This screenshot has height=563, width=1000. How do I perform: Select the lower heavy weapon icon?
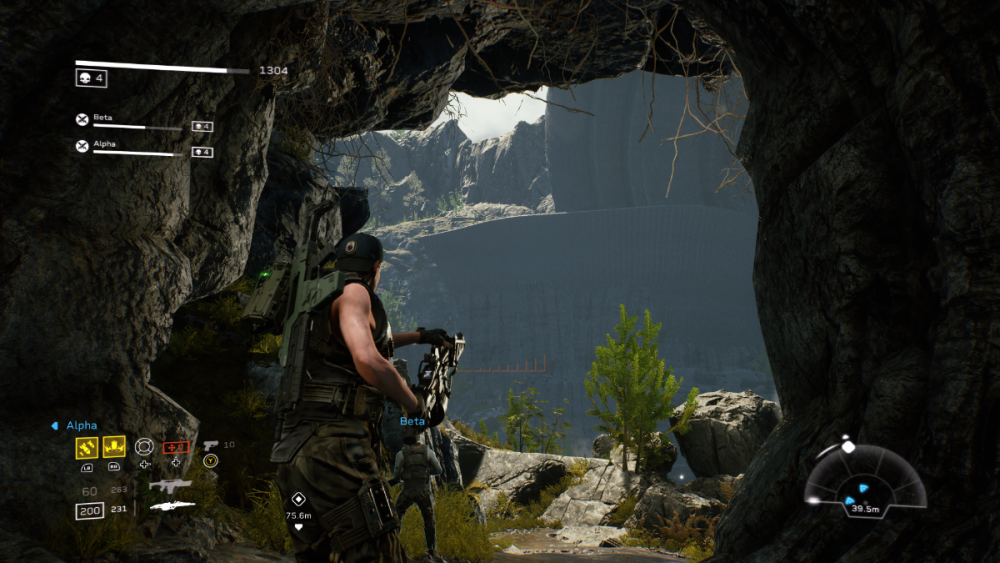[x=171, y=506]
